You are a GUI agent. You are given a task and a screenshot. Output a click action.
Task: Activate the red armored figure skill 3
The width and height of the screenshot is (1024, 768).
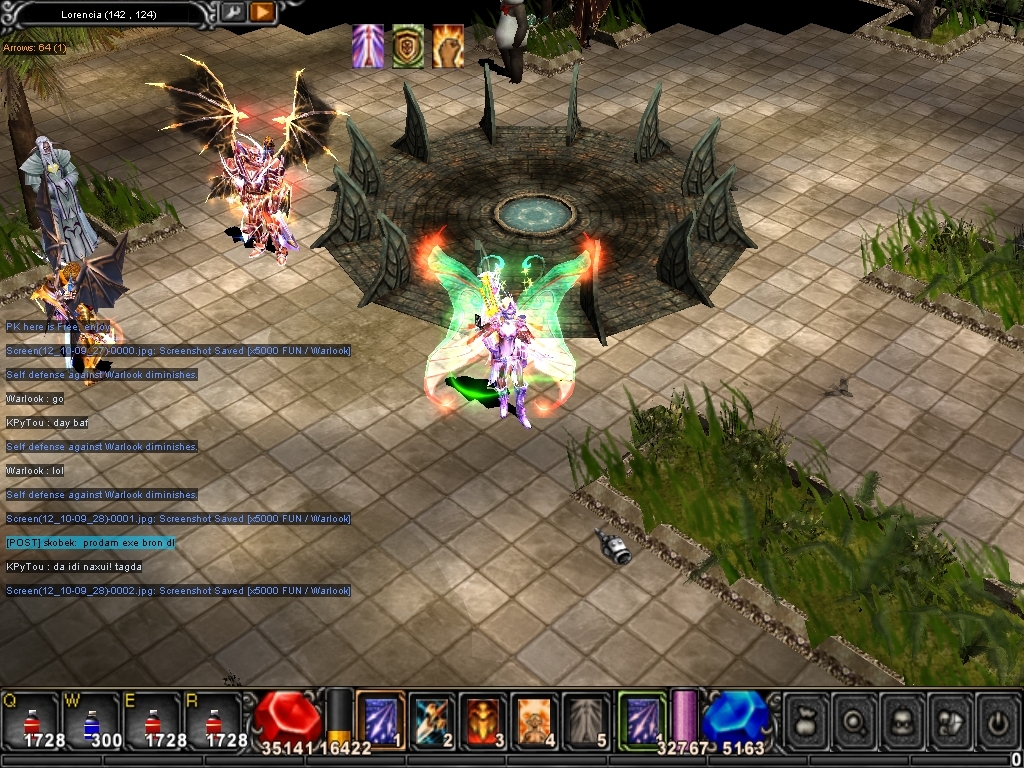(484, 719)
